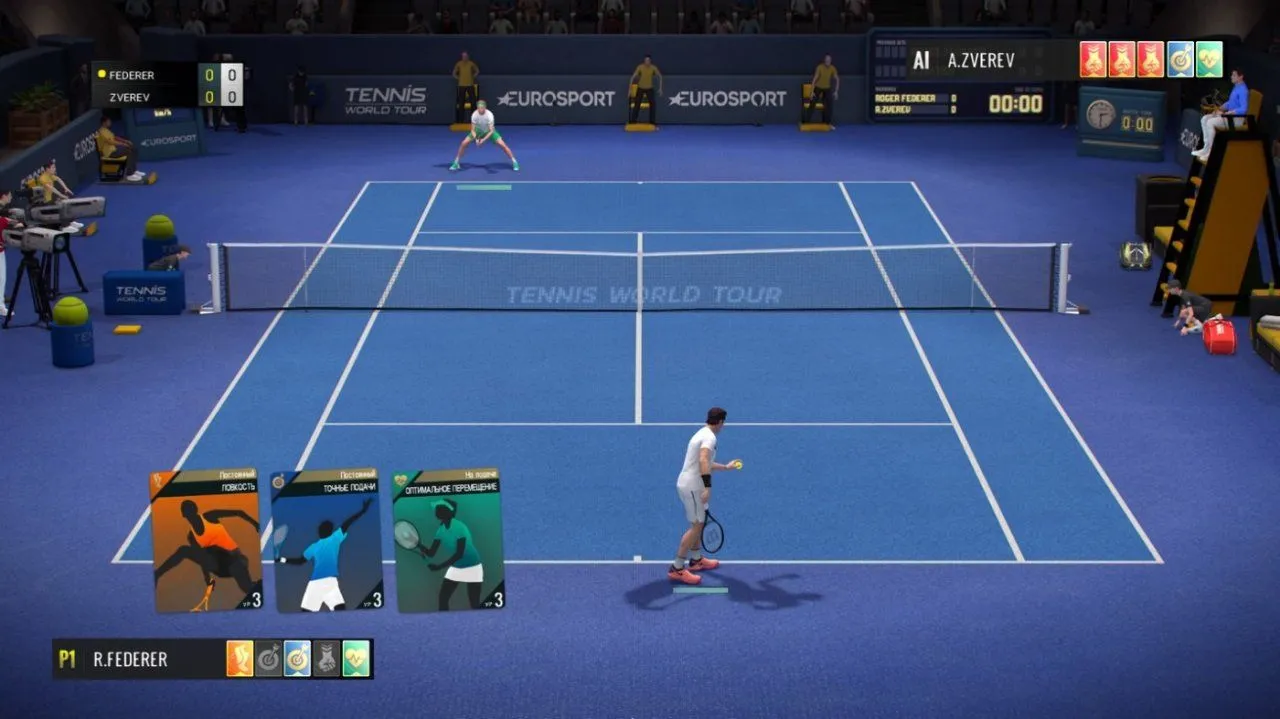Click Federer's orange agility skill icon
Image resolution: width=1280 pixels, height=719 pixels.
[x=240, y=659]
